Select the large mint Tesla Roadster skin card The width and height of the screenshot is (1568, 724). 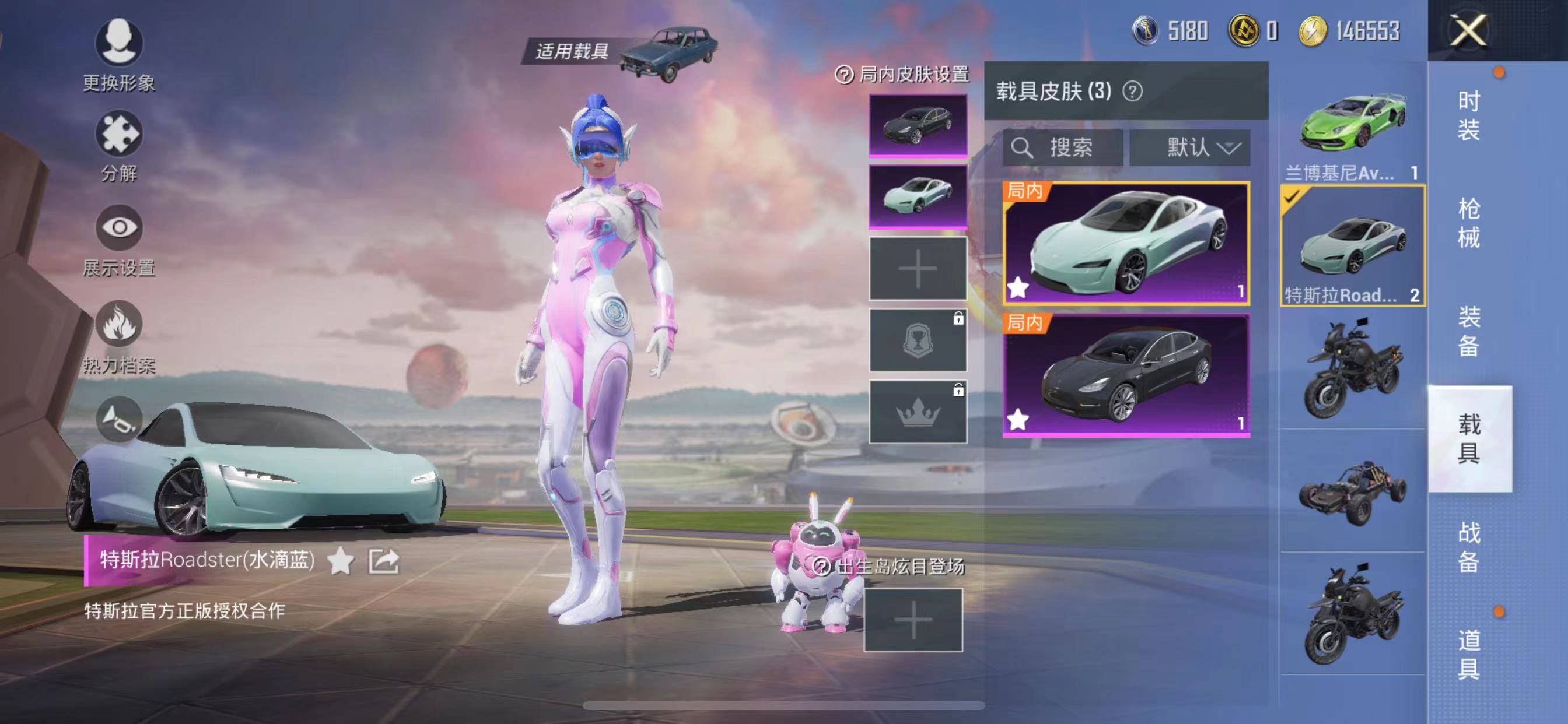click(x=1126, y=243)
